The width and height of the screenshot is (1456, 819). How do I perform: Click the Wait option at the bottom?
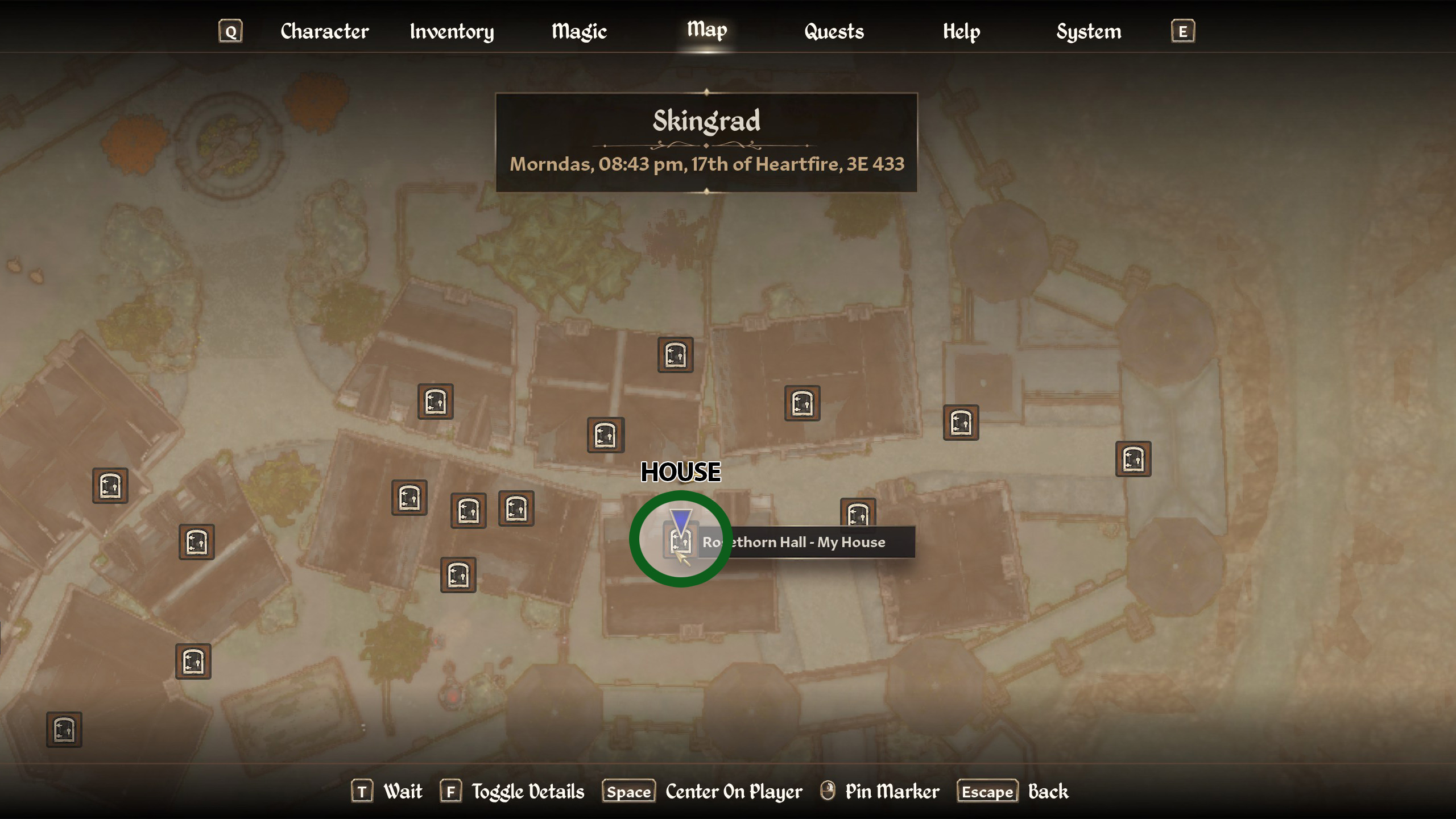[402, 791]
